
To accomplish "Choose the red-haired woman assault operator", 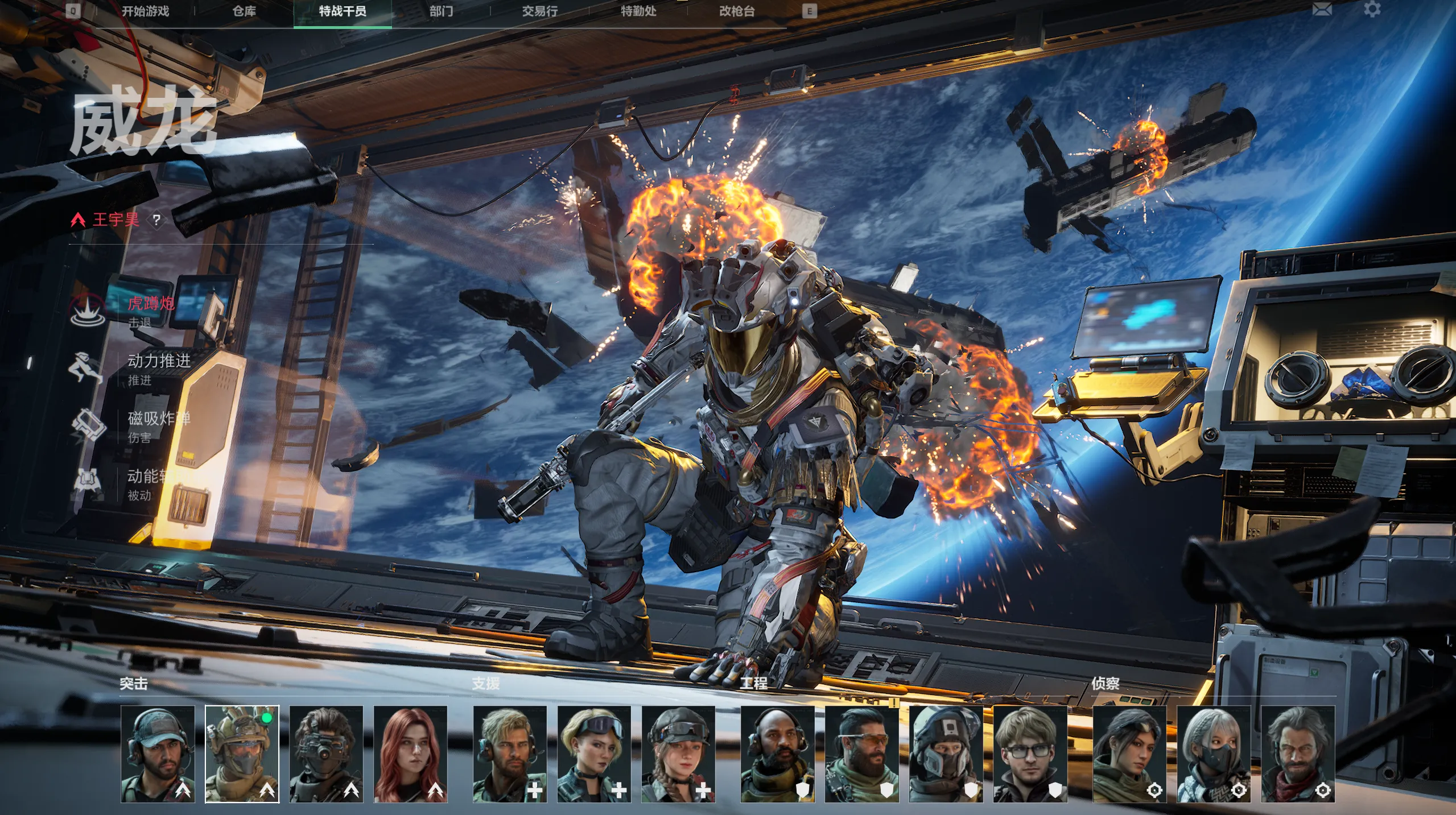I will [x=410, y=754].
